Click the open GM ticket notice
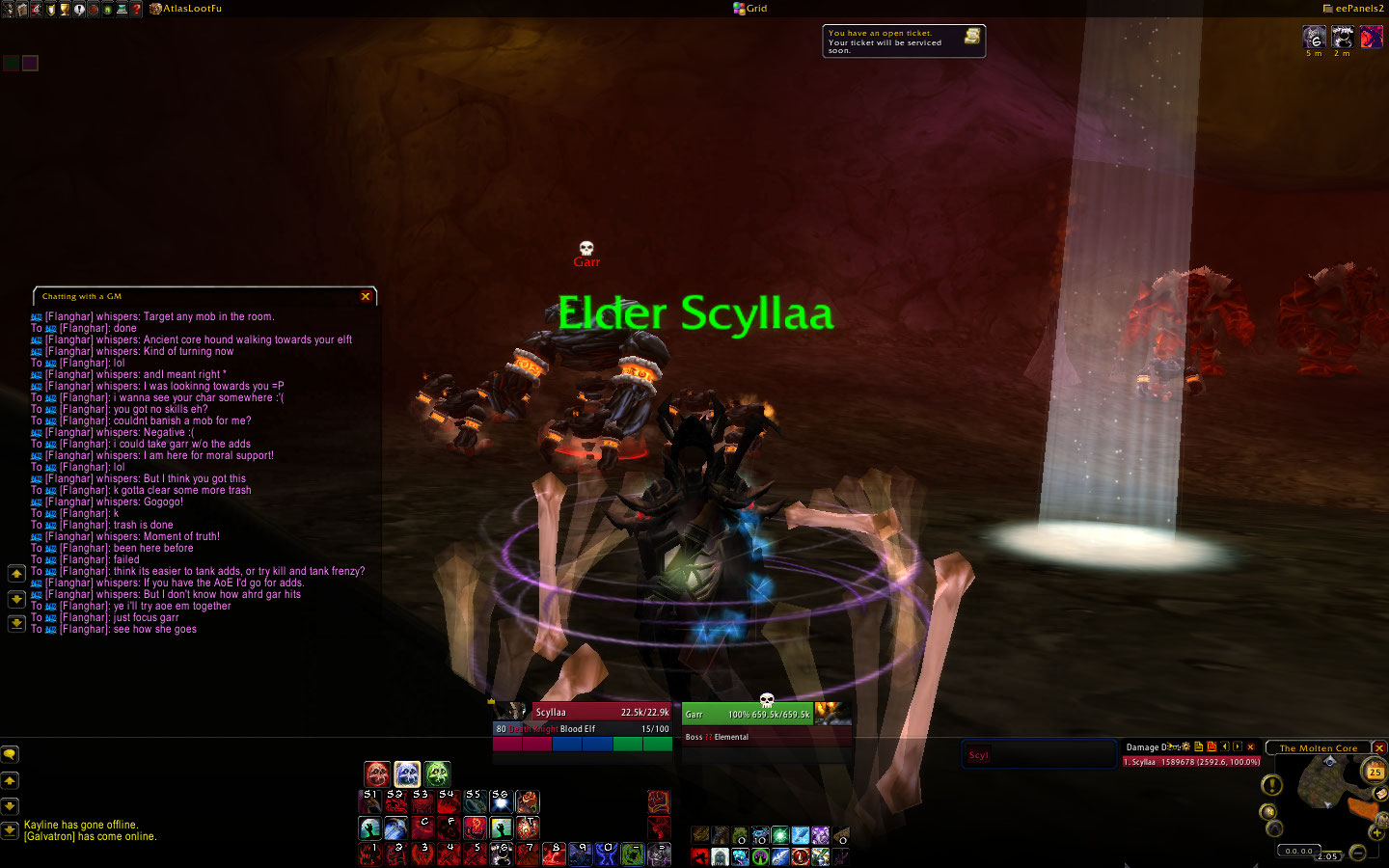This screenshot has width=1389, height=868. [x=903, y=41]
